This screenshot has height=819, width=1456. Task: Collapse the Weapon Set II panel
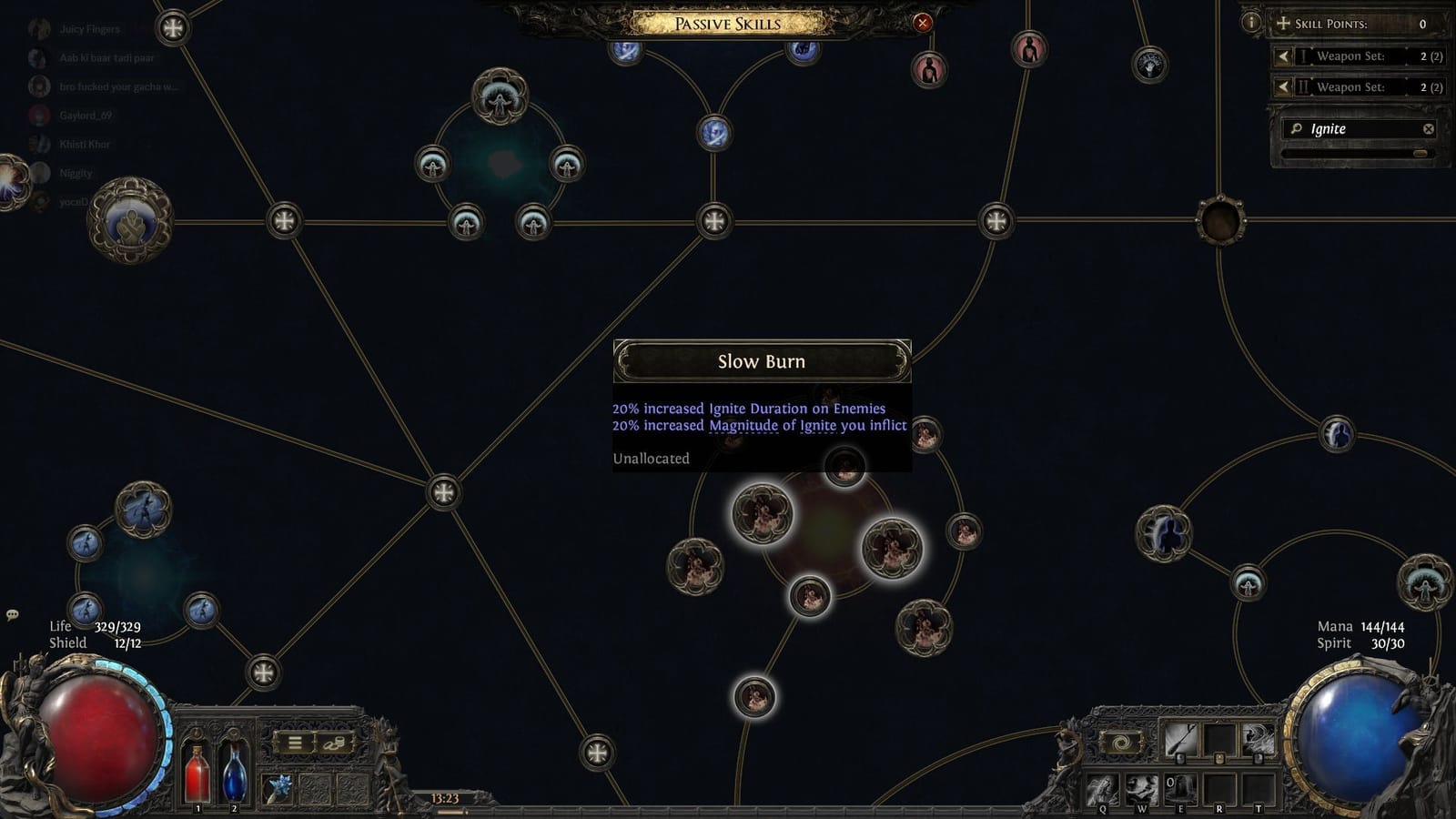[1283, 87]
